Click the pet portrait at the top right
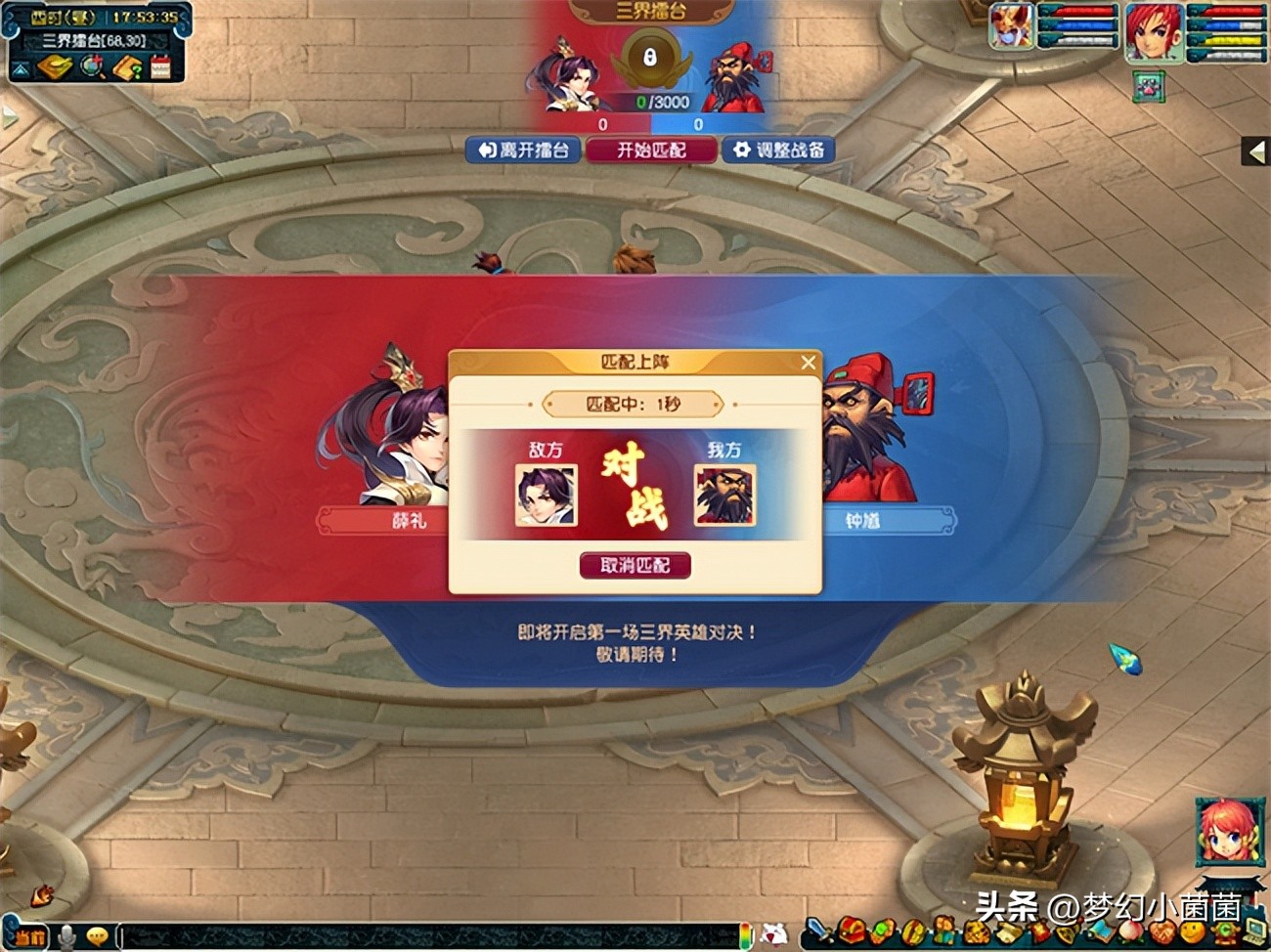Image resolution: width=1271 pixels, height=952 pixels. (x=1011, y=26)
